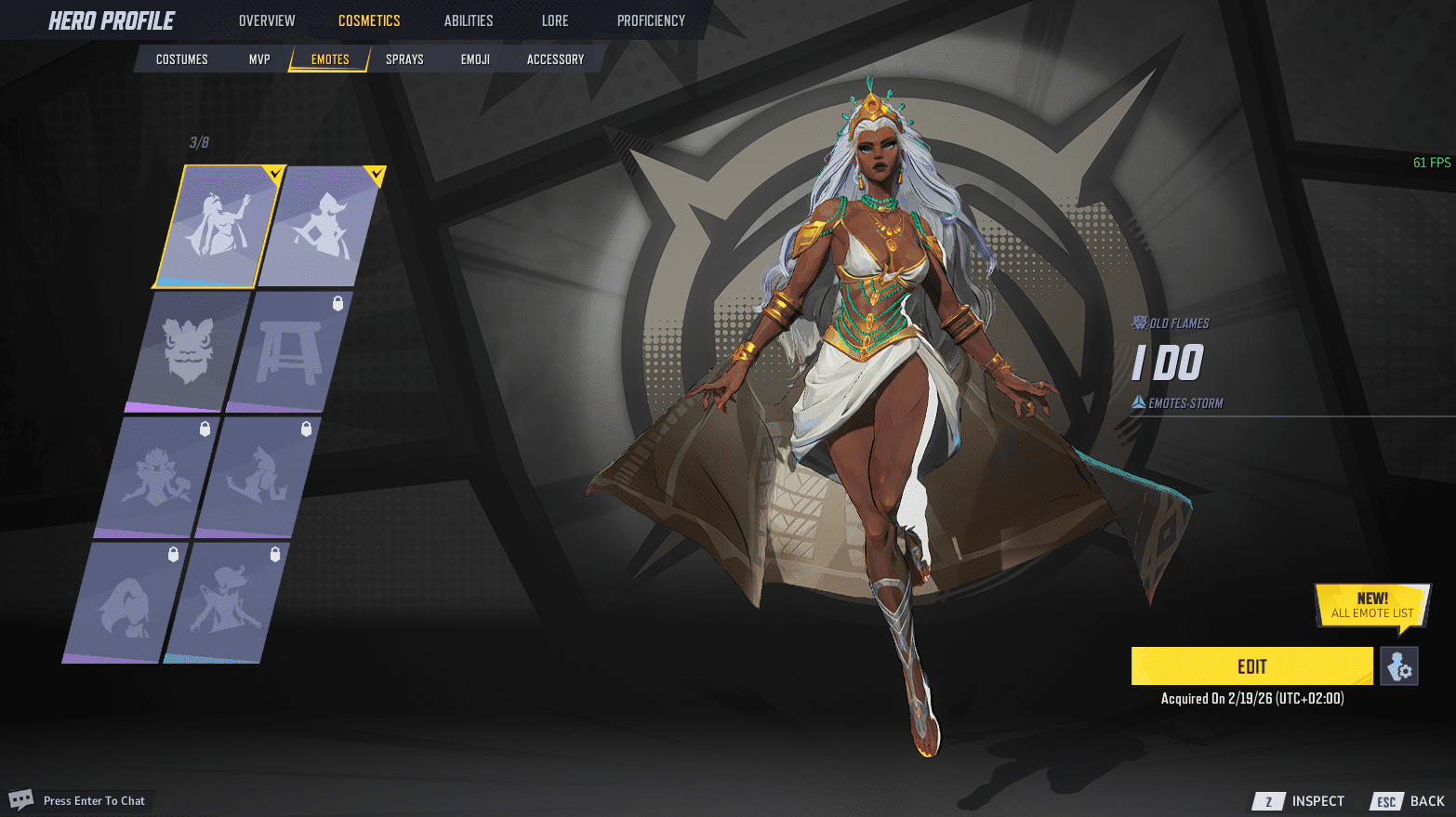Select the highlighted first emote tile
Viewport: 1456px width, 817px height.
click(218, 226)
